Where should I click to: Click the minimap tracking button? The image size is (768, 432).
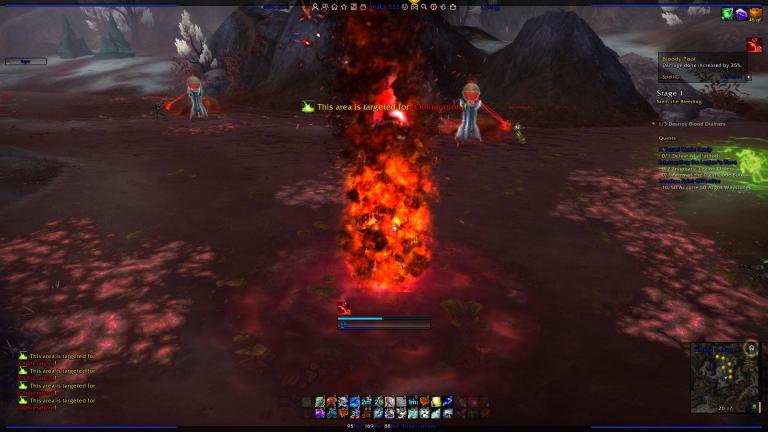(750, 349)
